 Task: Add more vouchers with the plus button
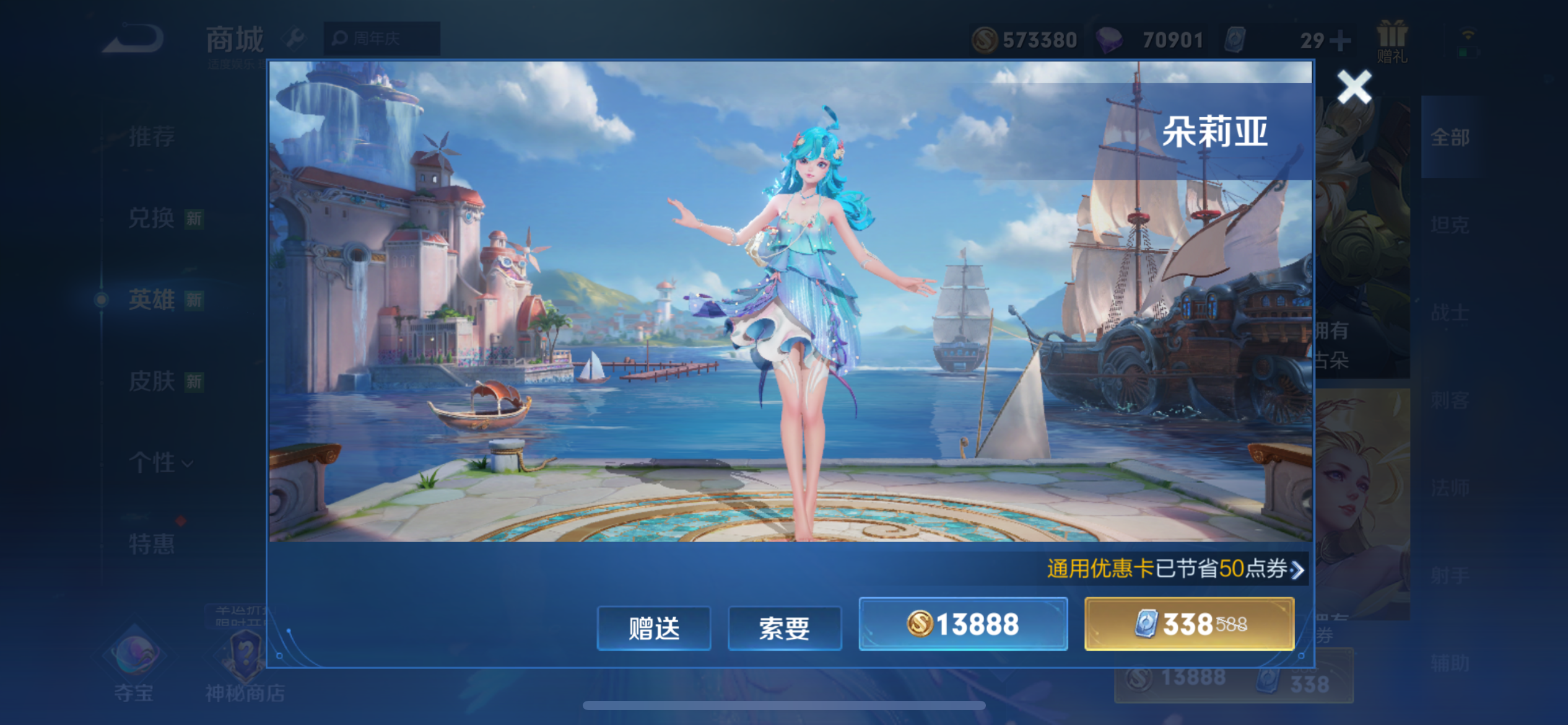point(1340,41)
